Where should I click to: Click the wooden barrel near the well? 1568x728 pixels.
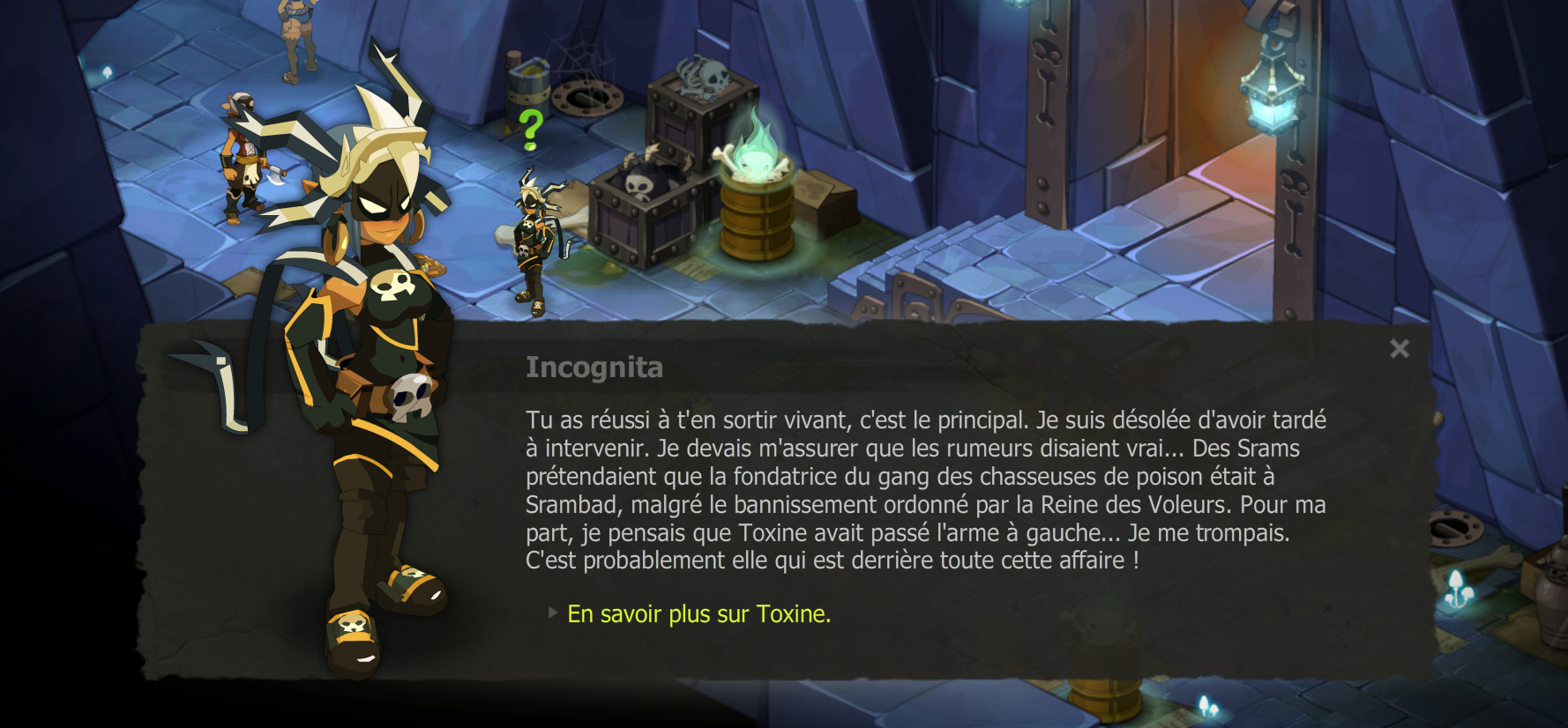[x=526, y=88]
